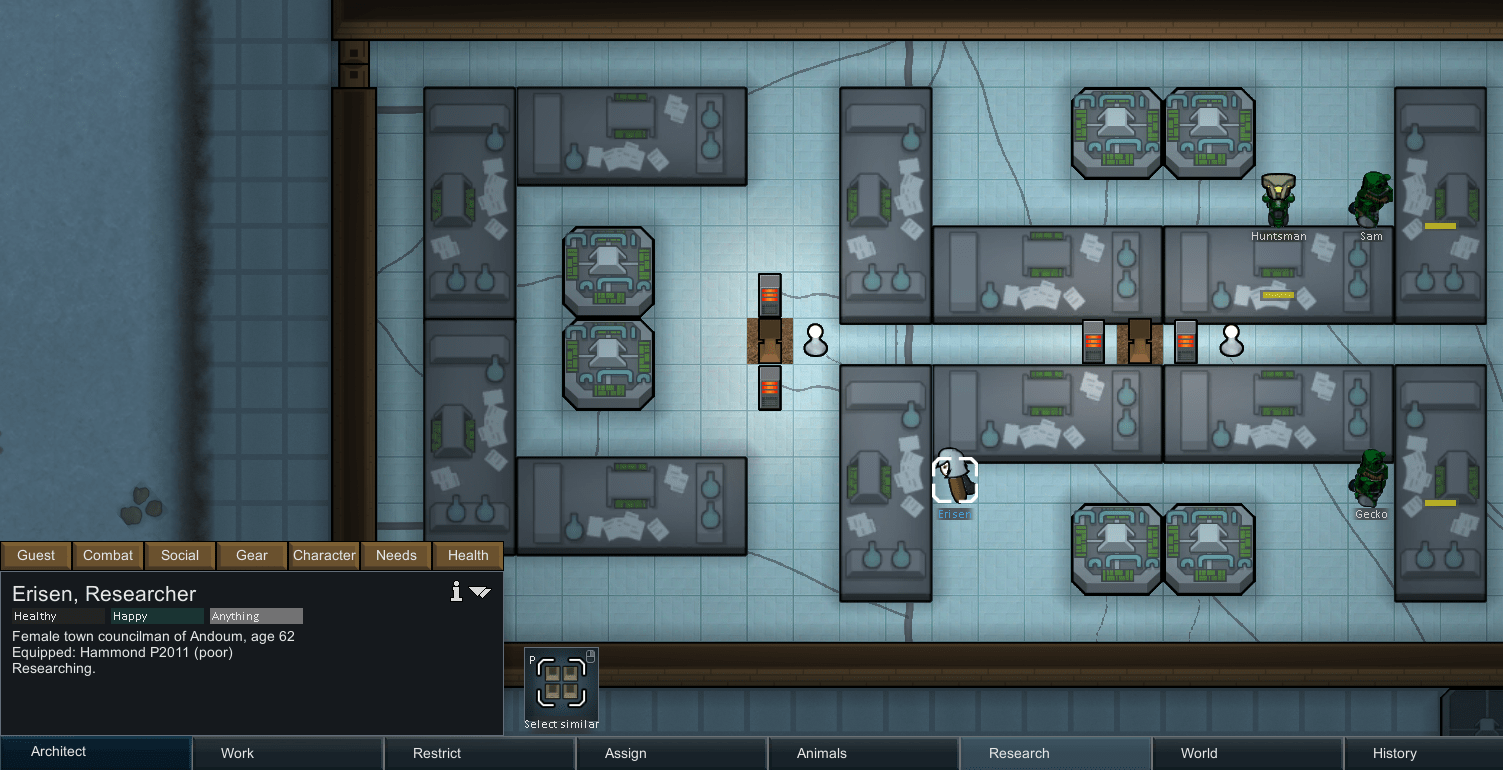Click Erisen's Happy mood bar
This screenshot has height=770, width=1503.
156,616
